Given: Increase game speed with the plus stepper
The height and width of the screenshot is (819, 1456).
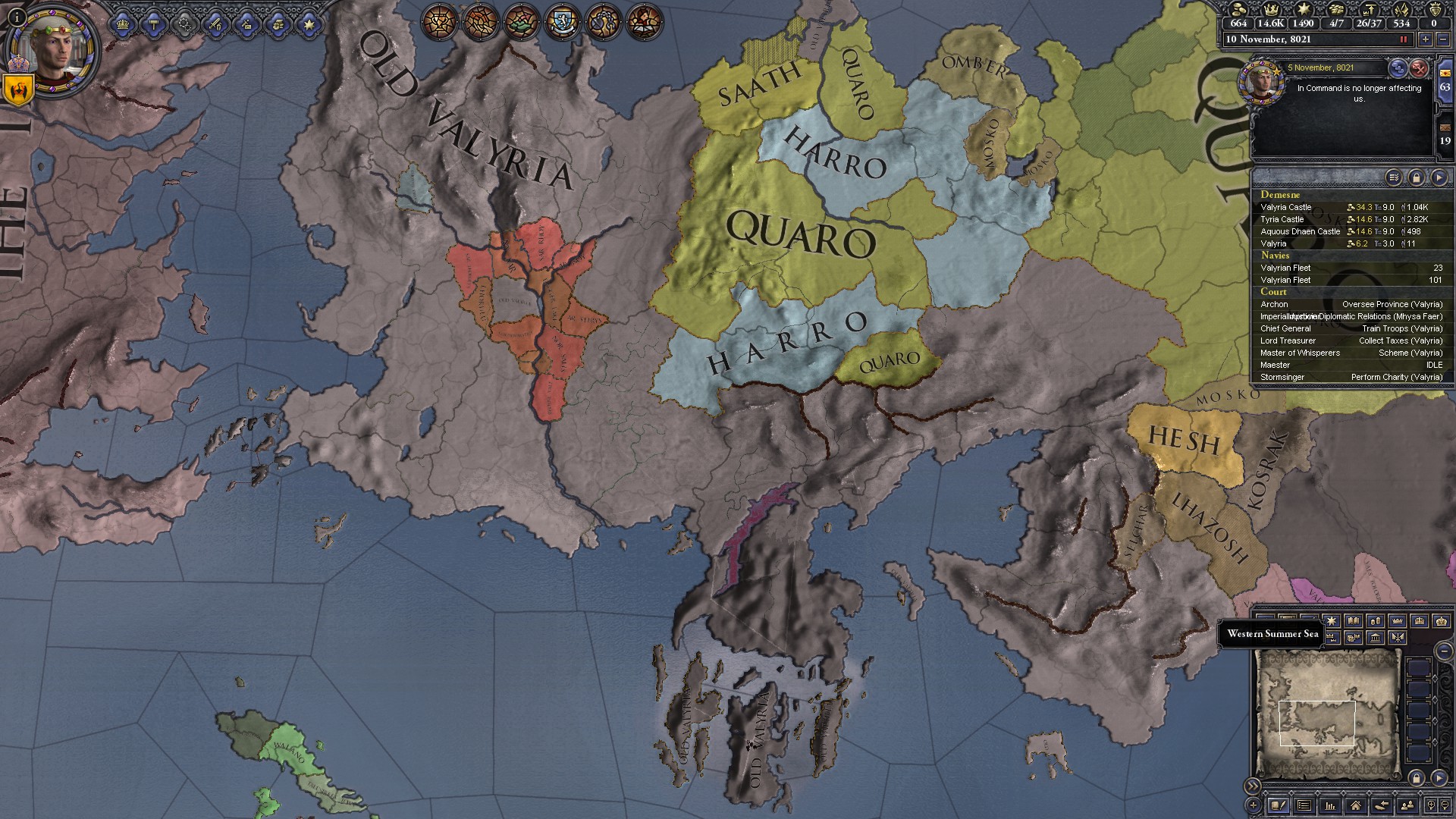Looking at the screenshot, I should coord(1426,39).
